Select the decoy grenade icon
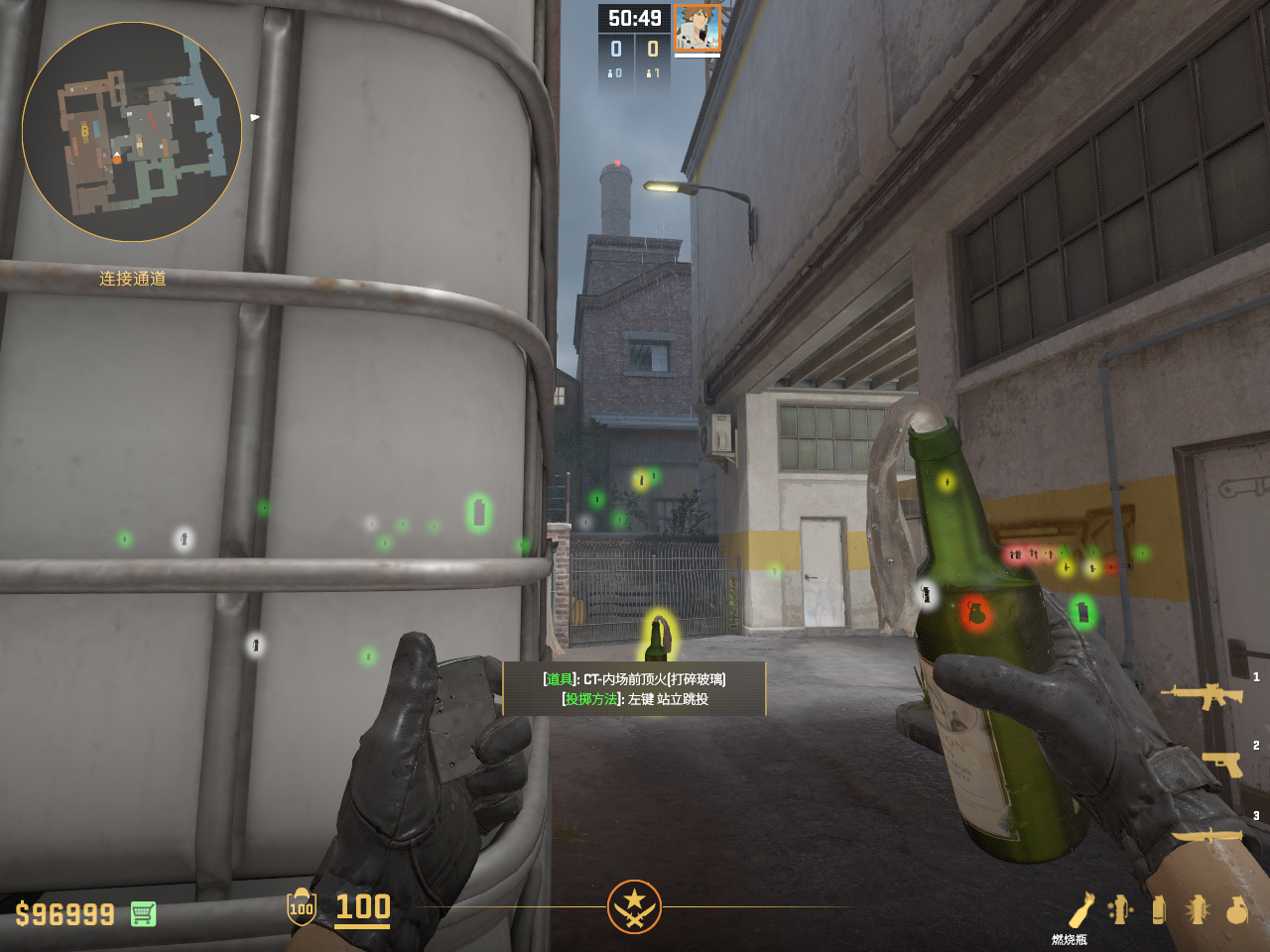This screenshot has width=1270, height=952. click(x=1120, y=909)
